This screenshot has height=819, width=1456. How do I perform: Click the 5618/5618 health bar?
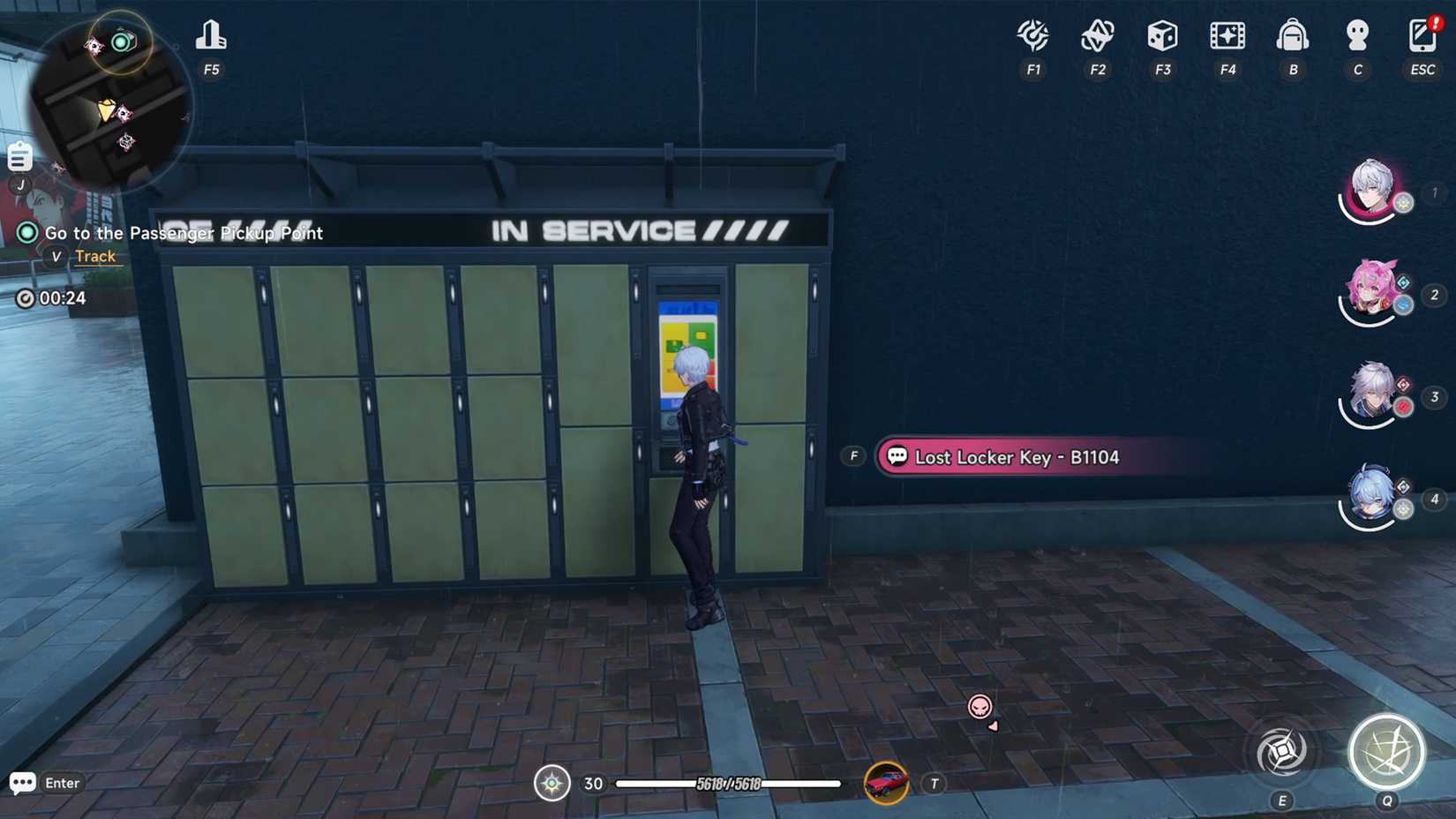[x=730, y=784]
